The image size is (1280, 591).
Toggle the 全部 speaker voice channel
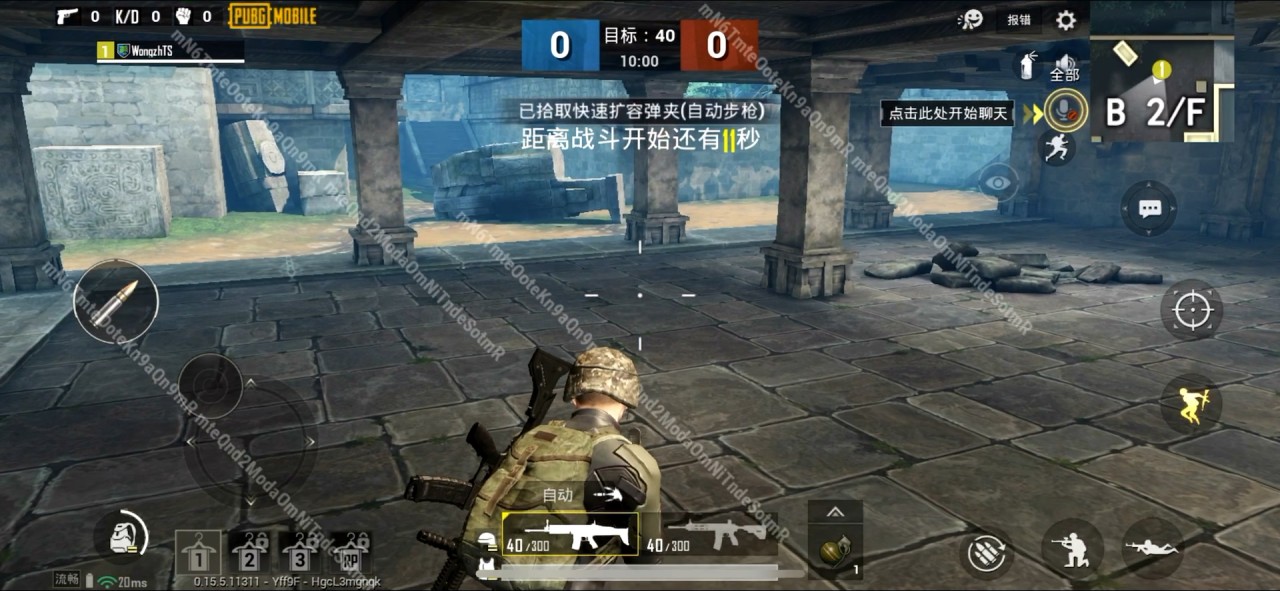[x=1064, y=68]
